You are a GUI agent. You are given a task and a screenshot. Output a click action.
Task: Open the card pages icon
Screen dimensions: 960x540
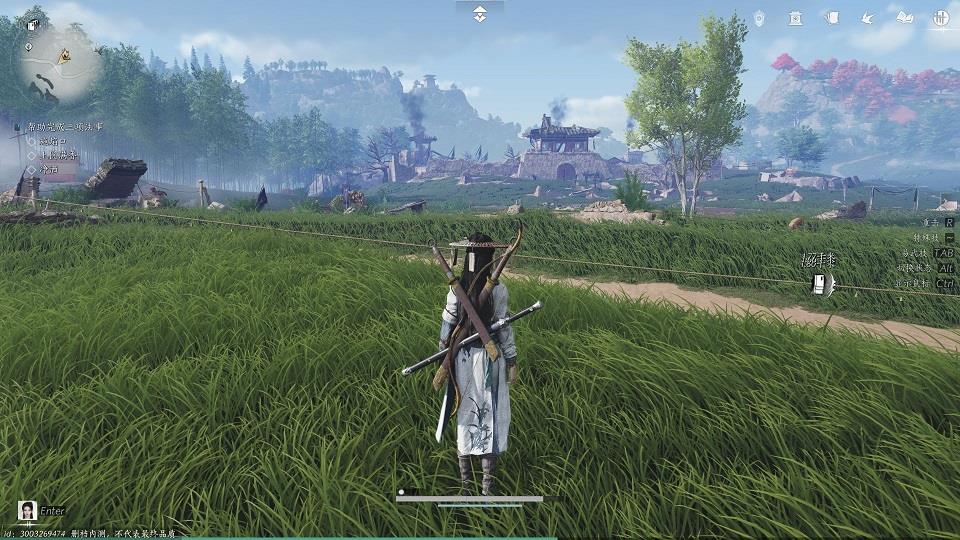pos(831,17)
